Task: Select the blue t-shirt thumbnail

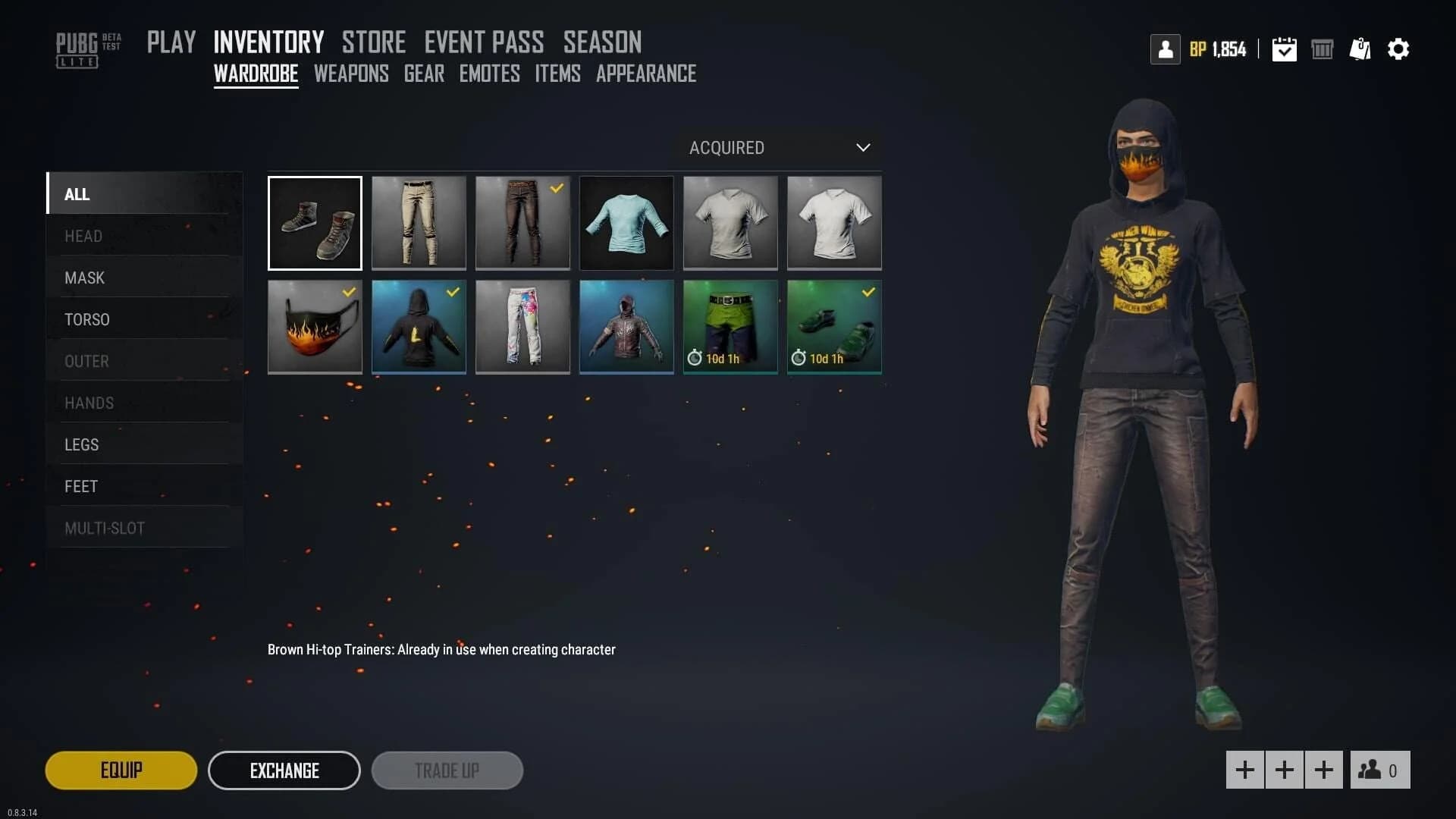Action: [626, 223]
